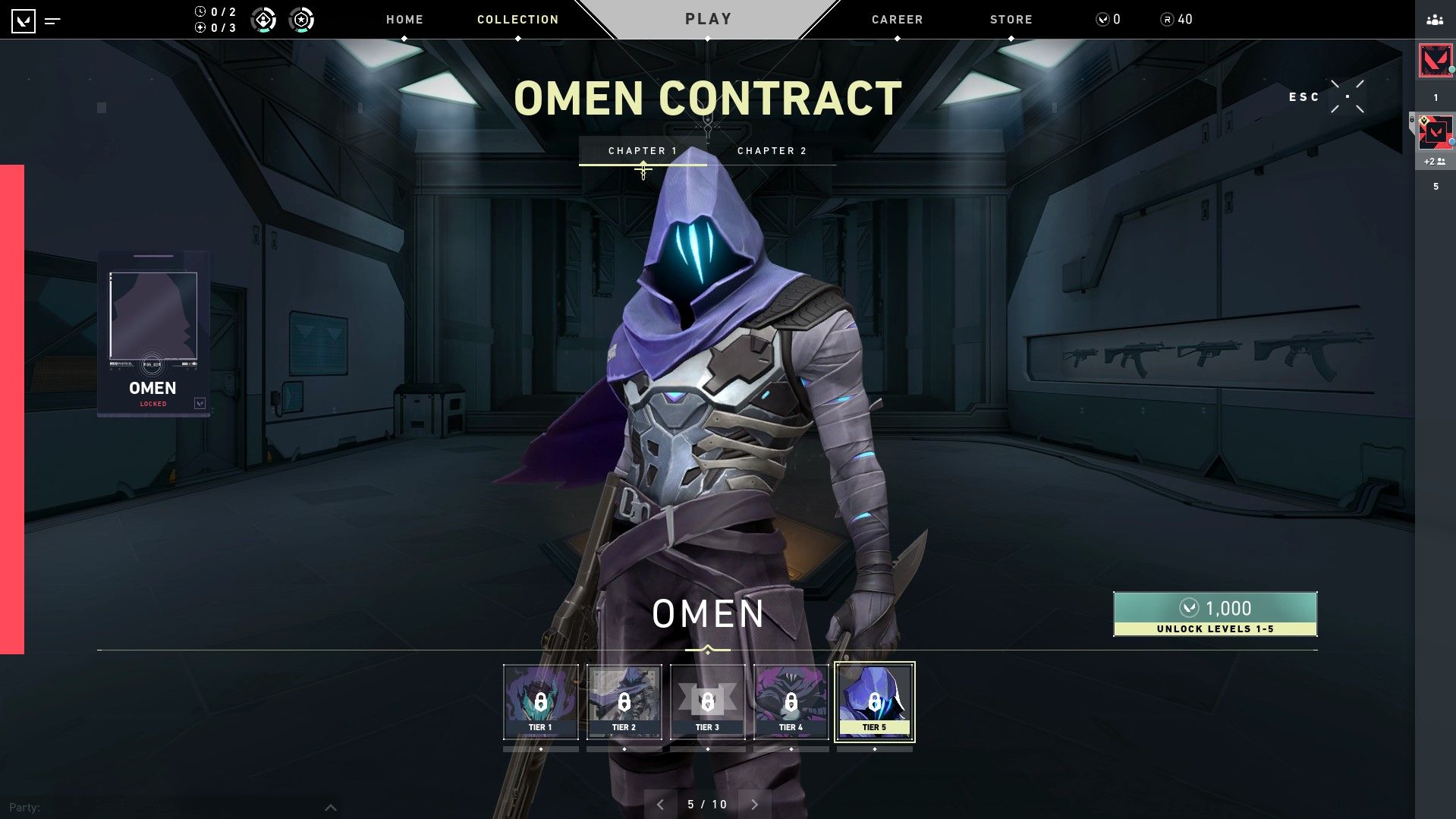The image size is (1456, 819).
Task: View the Career page
Action: coord(897,20)
